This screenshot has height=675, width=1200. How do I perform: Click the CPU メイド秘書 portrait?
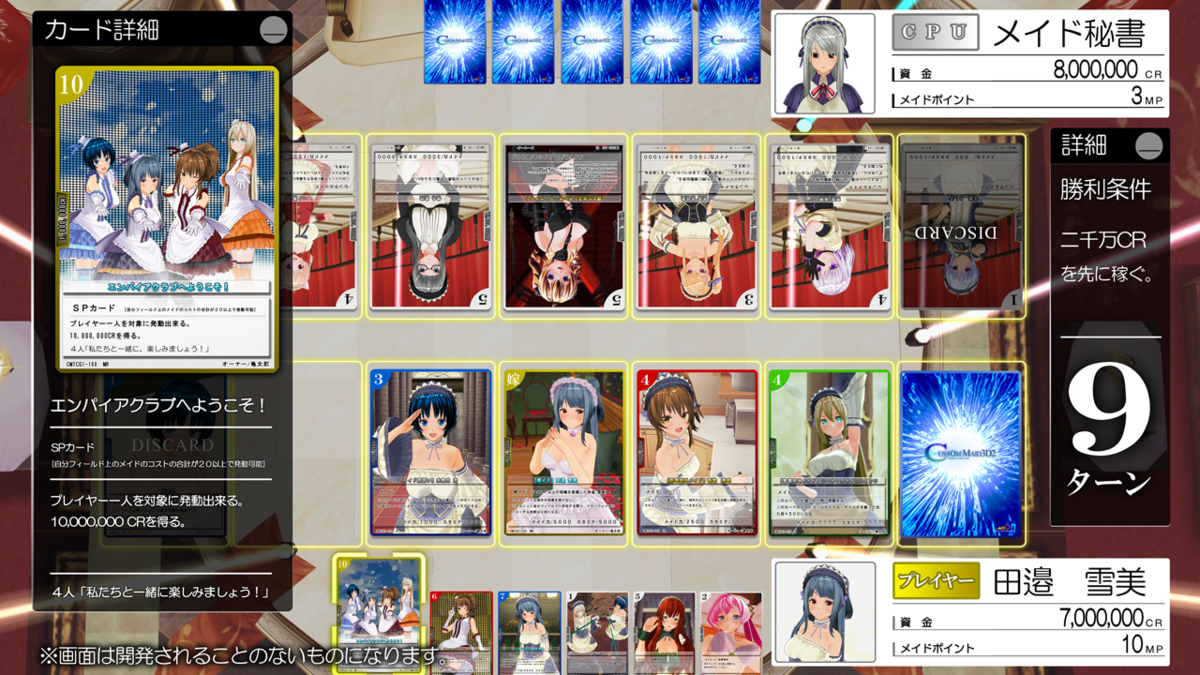point(824,62)
